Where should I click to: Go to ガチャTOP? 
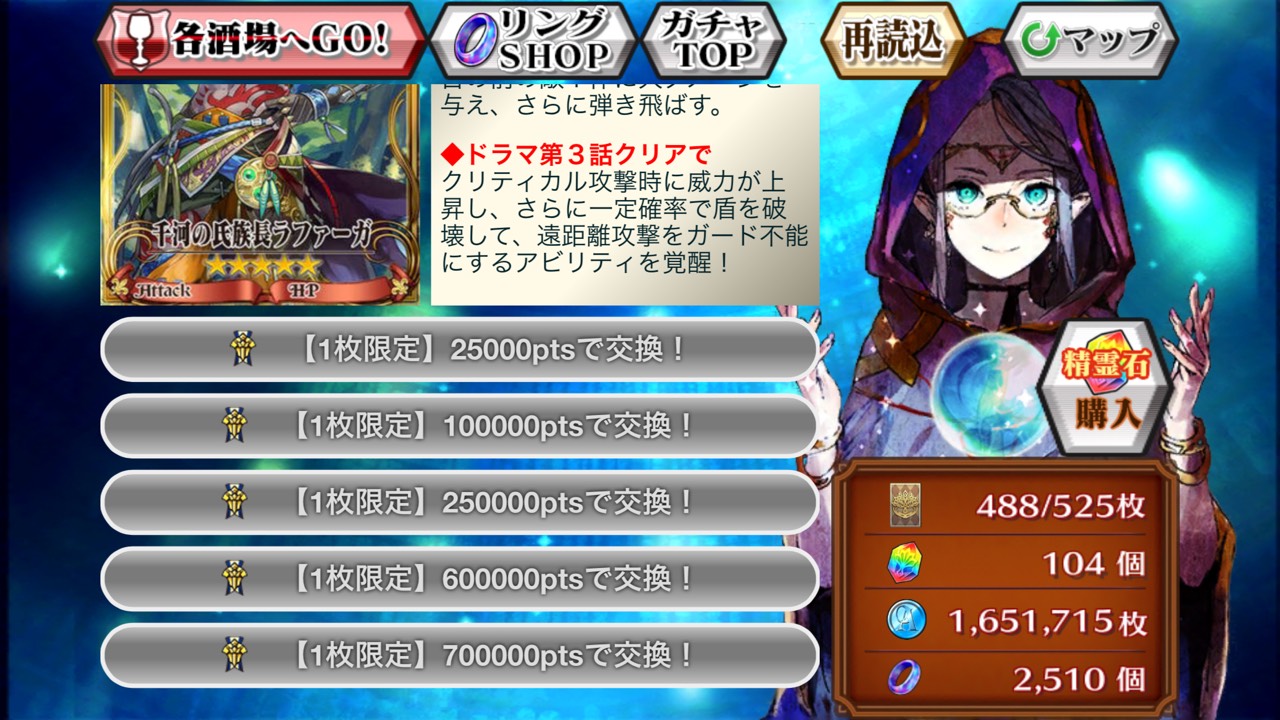point(712,36)
